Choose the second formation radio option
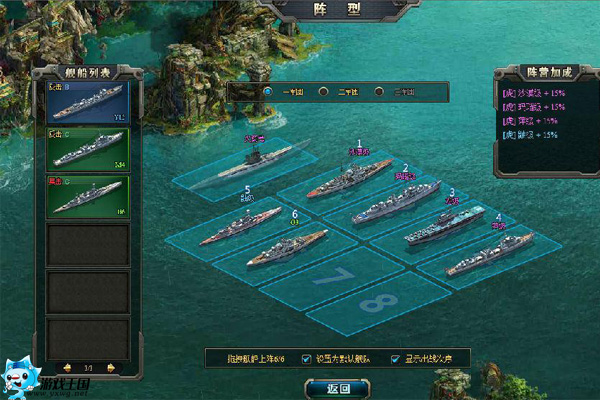The width and height of the screenshot is (600, 400). (324, 91)
